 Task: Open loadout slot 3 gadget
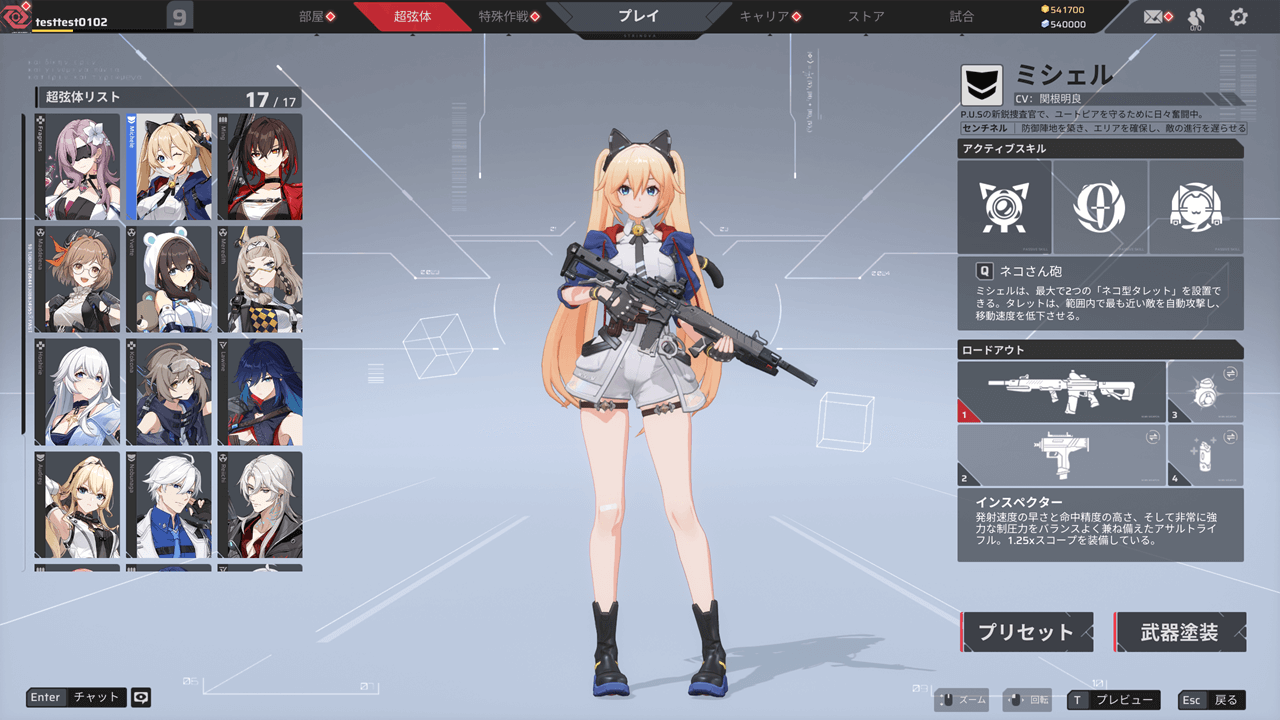[1205, 390]
